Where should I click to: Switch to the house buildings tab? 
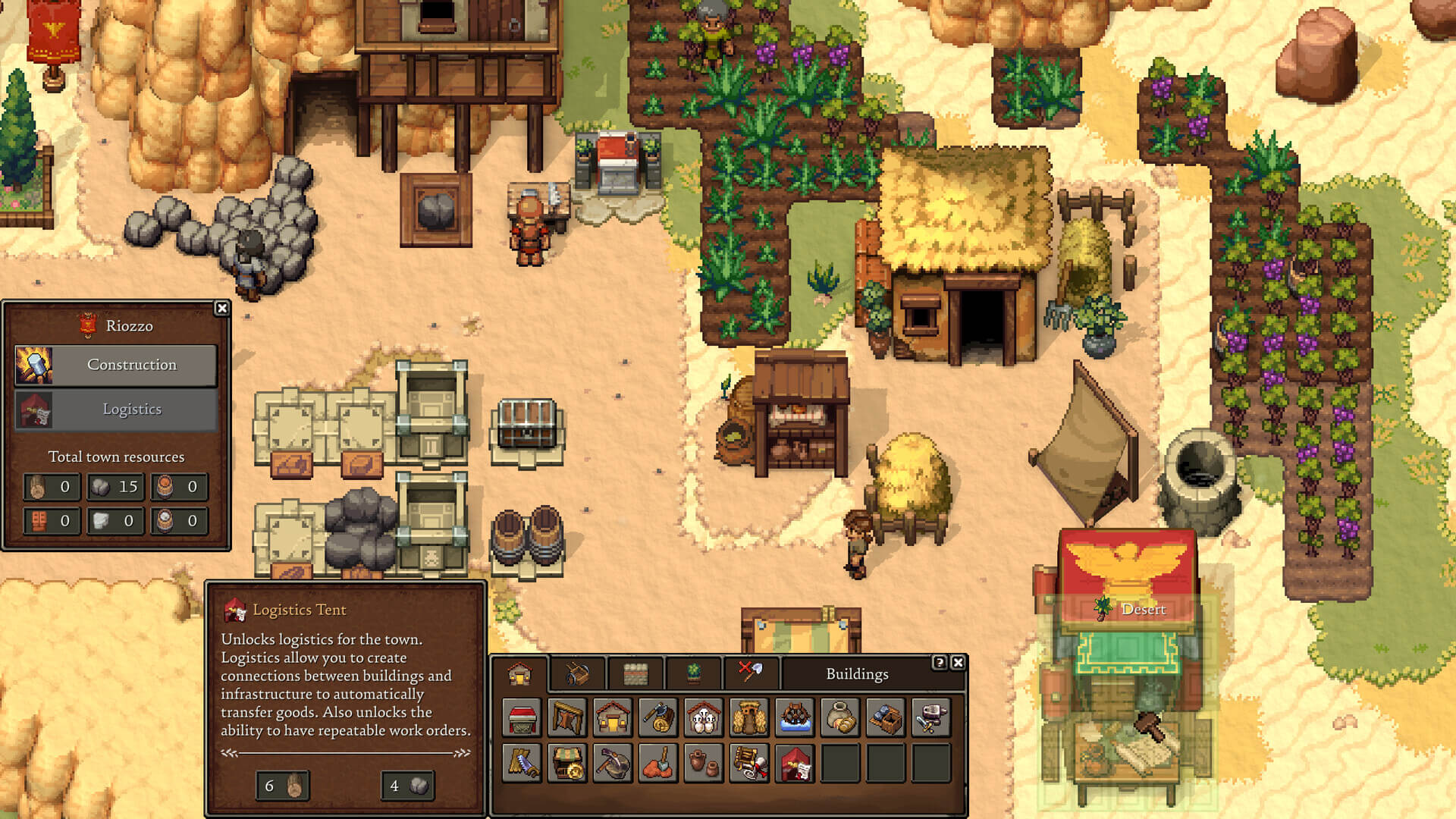tap(519, 673)
